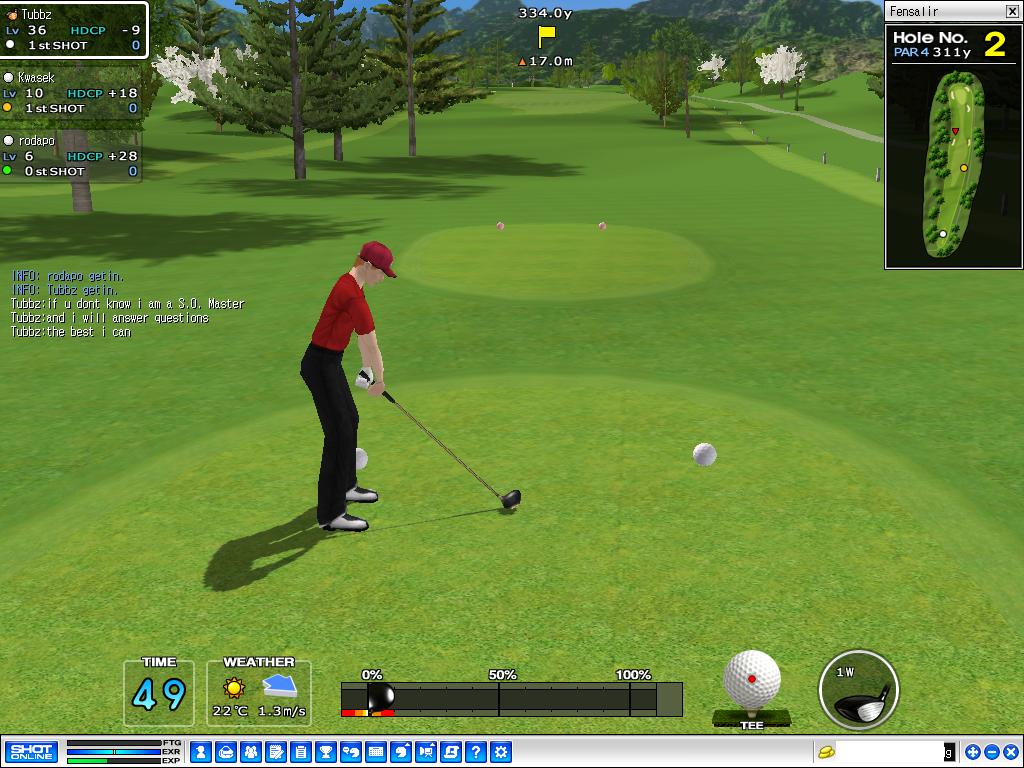1024x768 pixels.
Task: Click the blue move-arrows window button
Action: click(973, 751)
